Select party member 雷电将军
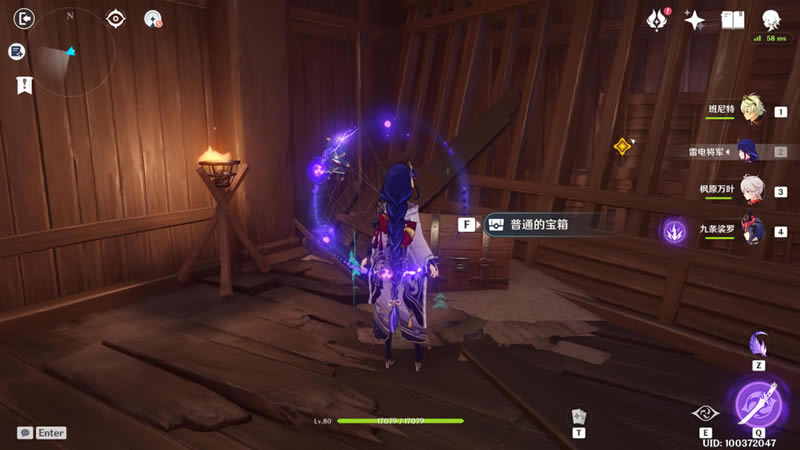Viewport: 800px width, 450px height. (x=750, y=152)
